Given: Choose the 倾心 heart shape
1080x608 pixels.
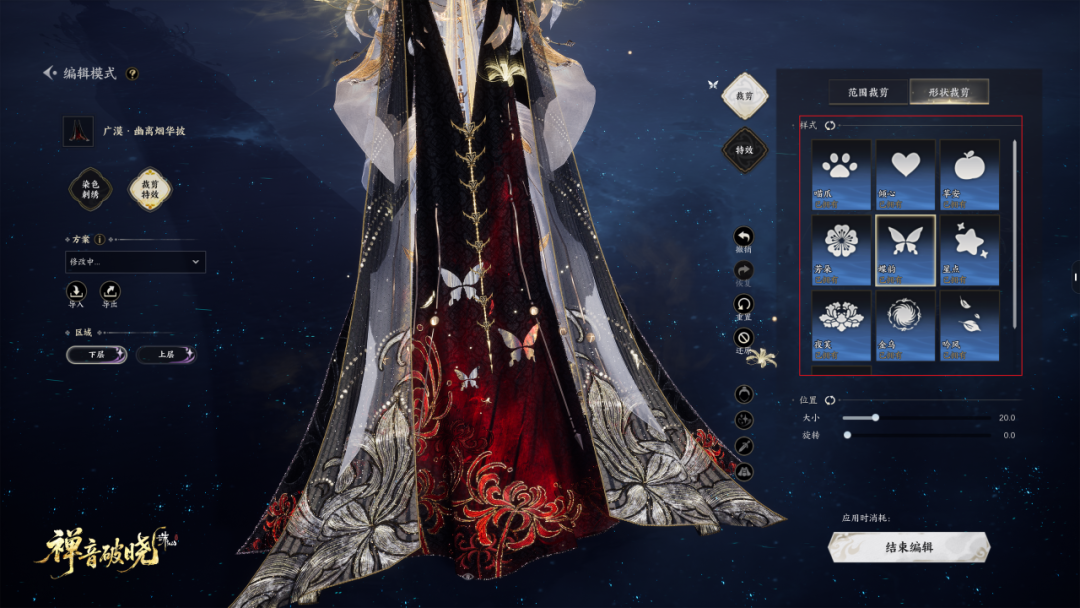Looking at the screenshot, I should click(x=905, y=174).
